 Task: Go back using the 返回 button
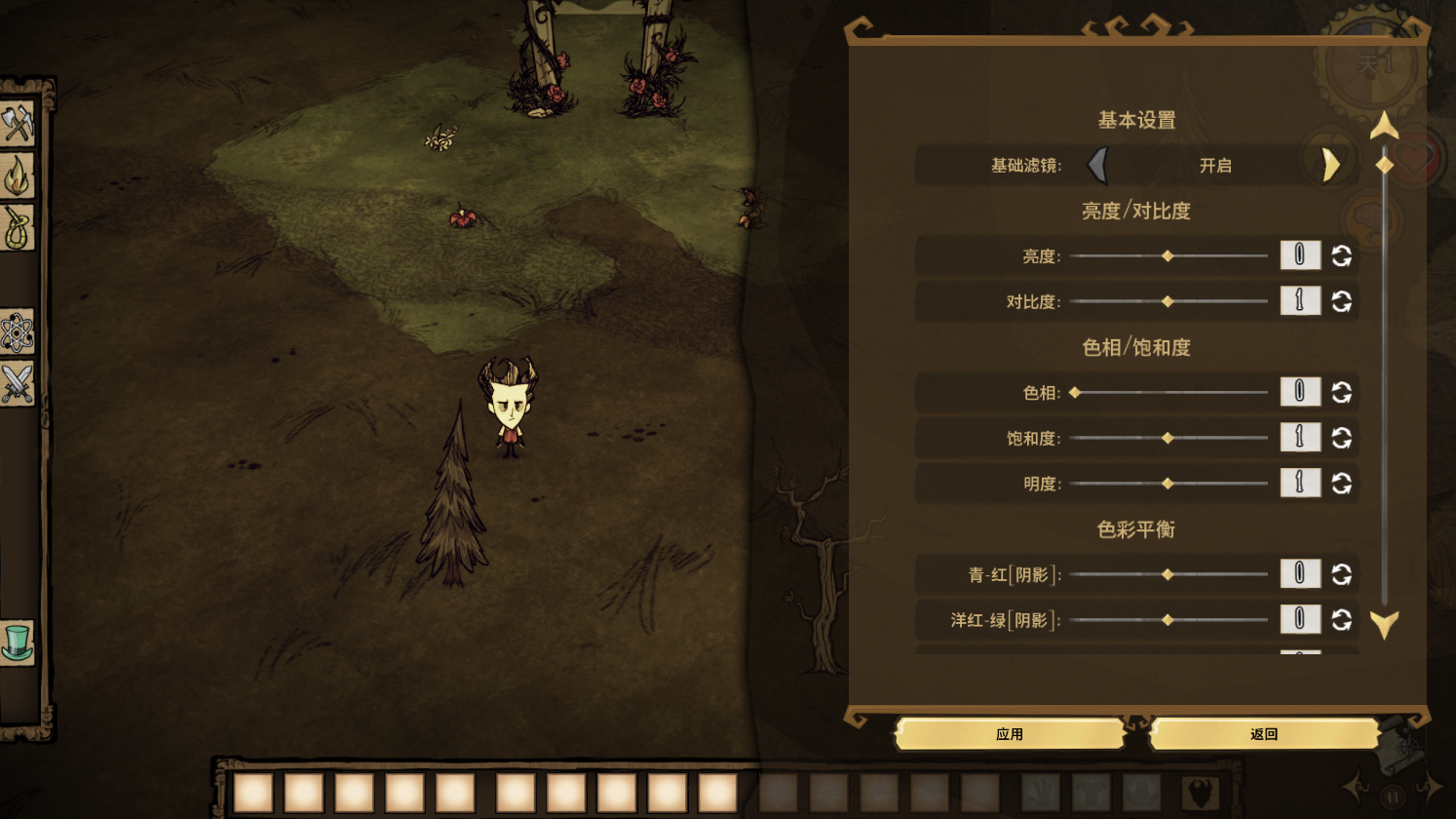(x=1263, y=734)
